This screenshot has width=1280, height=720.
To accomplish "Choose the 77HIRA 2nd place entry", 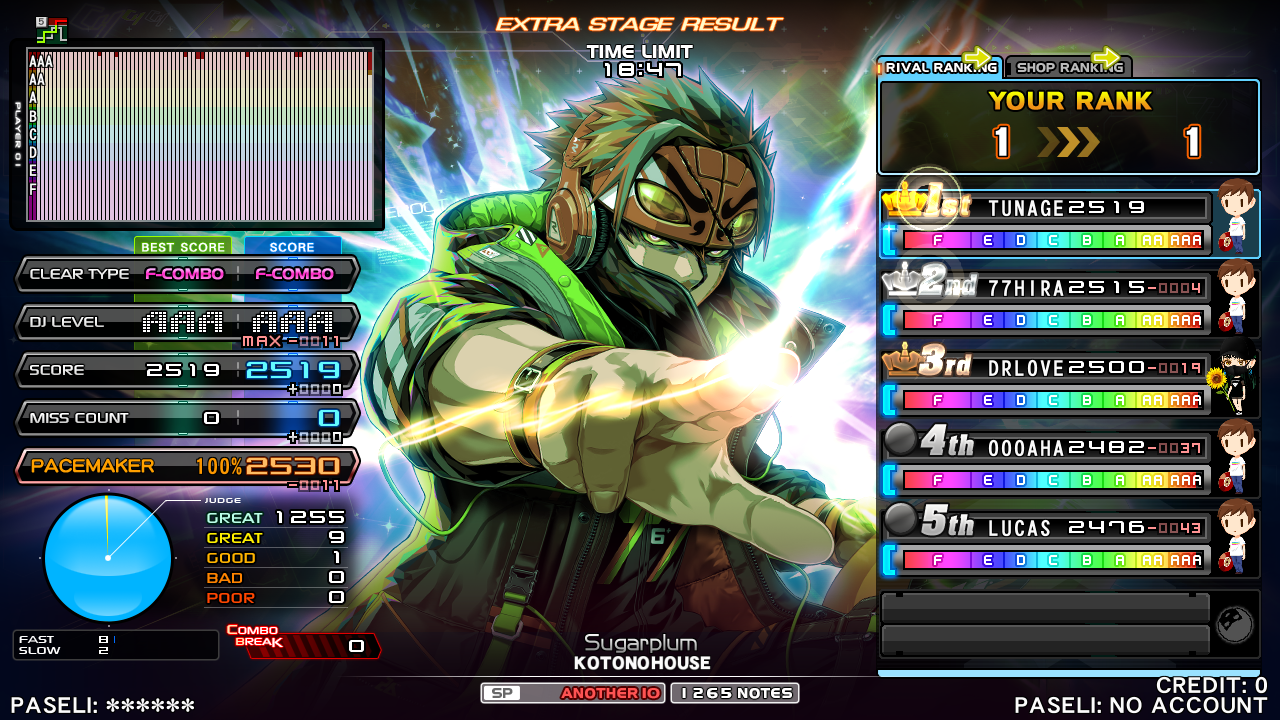I will [1045, 304].
